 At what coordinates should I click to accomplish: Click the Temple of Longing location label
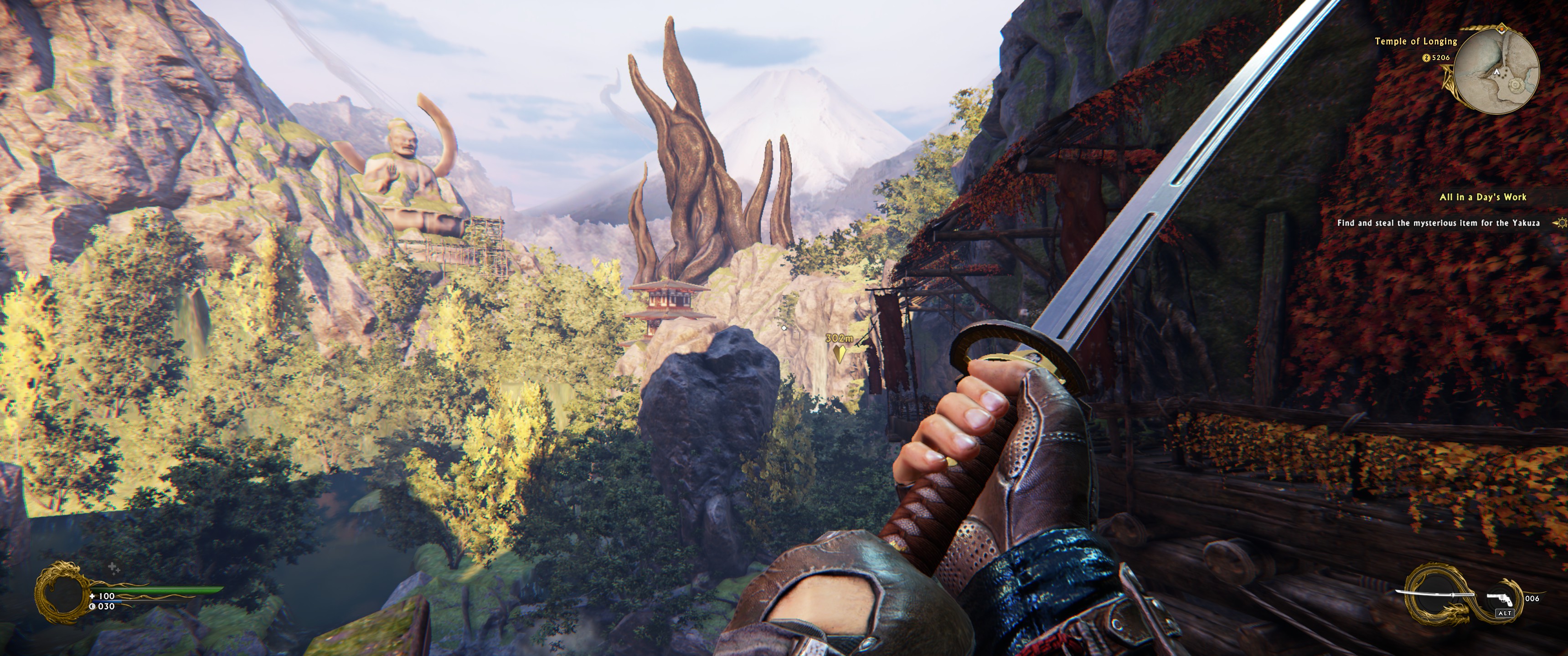[x=1416, y=41]
